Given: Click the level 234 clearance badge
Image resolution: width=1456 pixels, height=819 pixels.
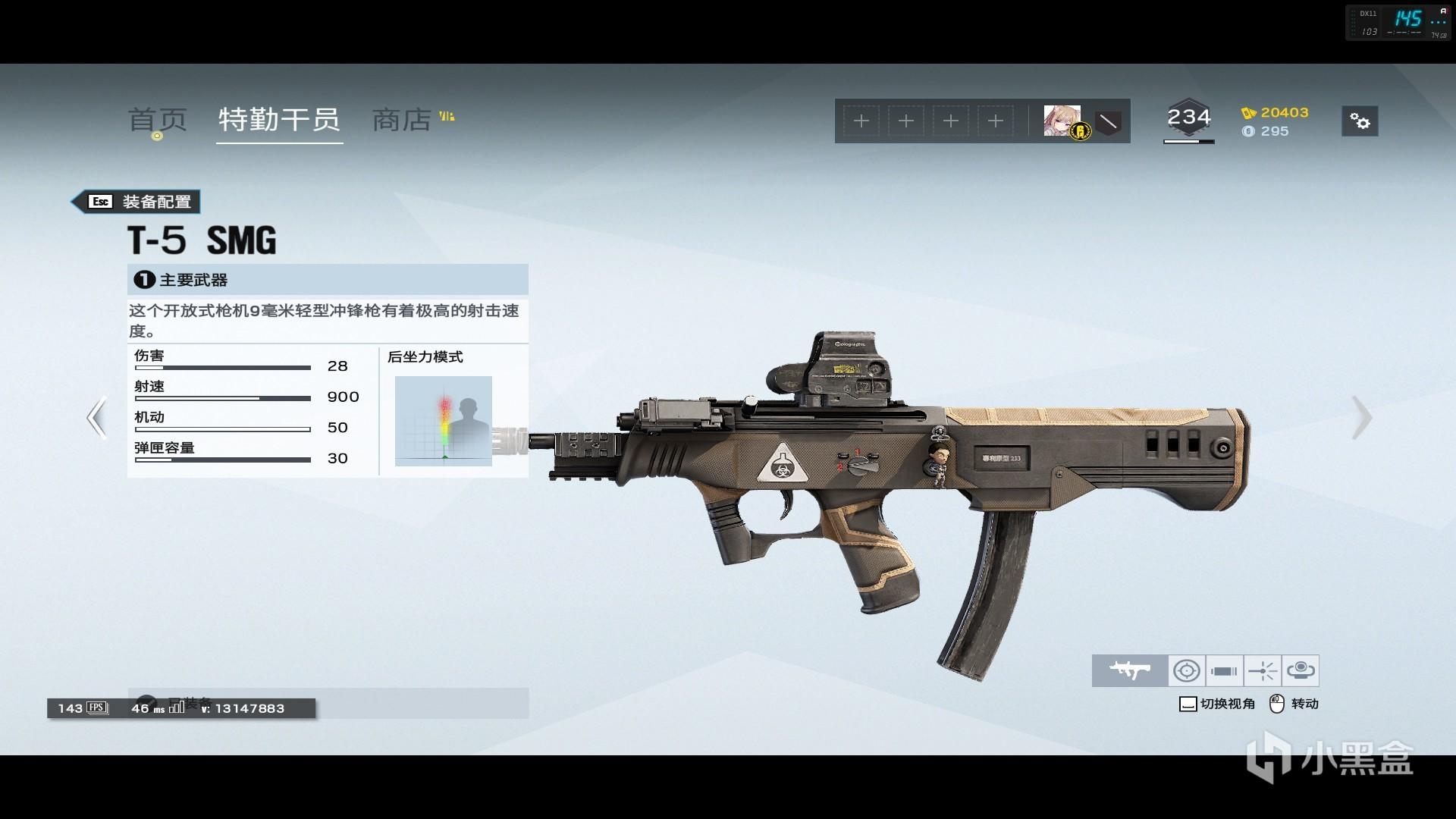Looking at the screenshot, I should 1188,119.
